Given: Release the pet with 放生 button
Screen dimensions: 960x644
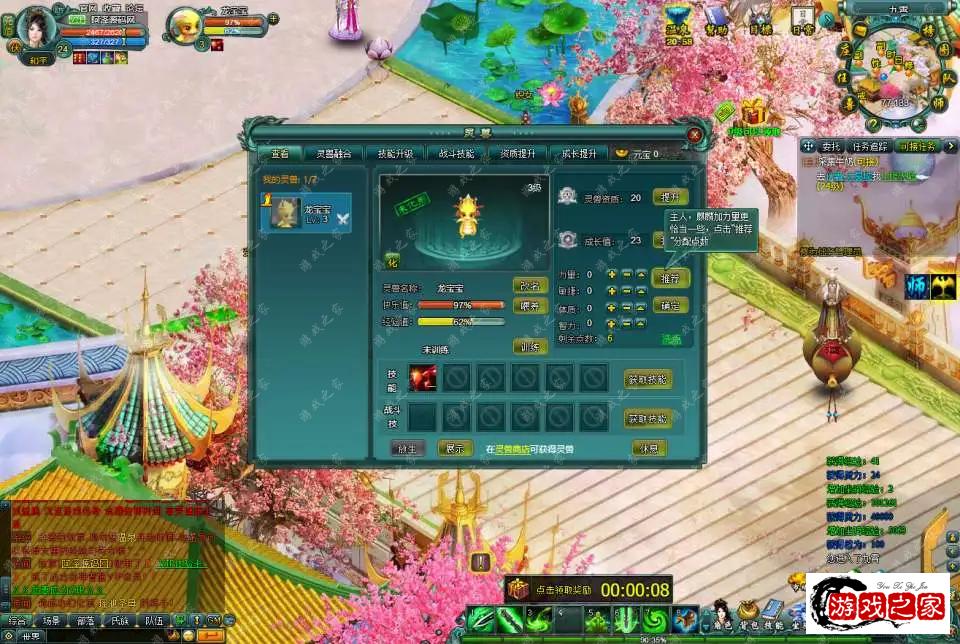Looking at the screenshot, I should coord(407,448).
